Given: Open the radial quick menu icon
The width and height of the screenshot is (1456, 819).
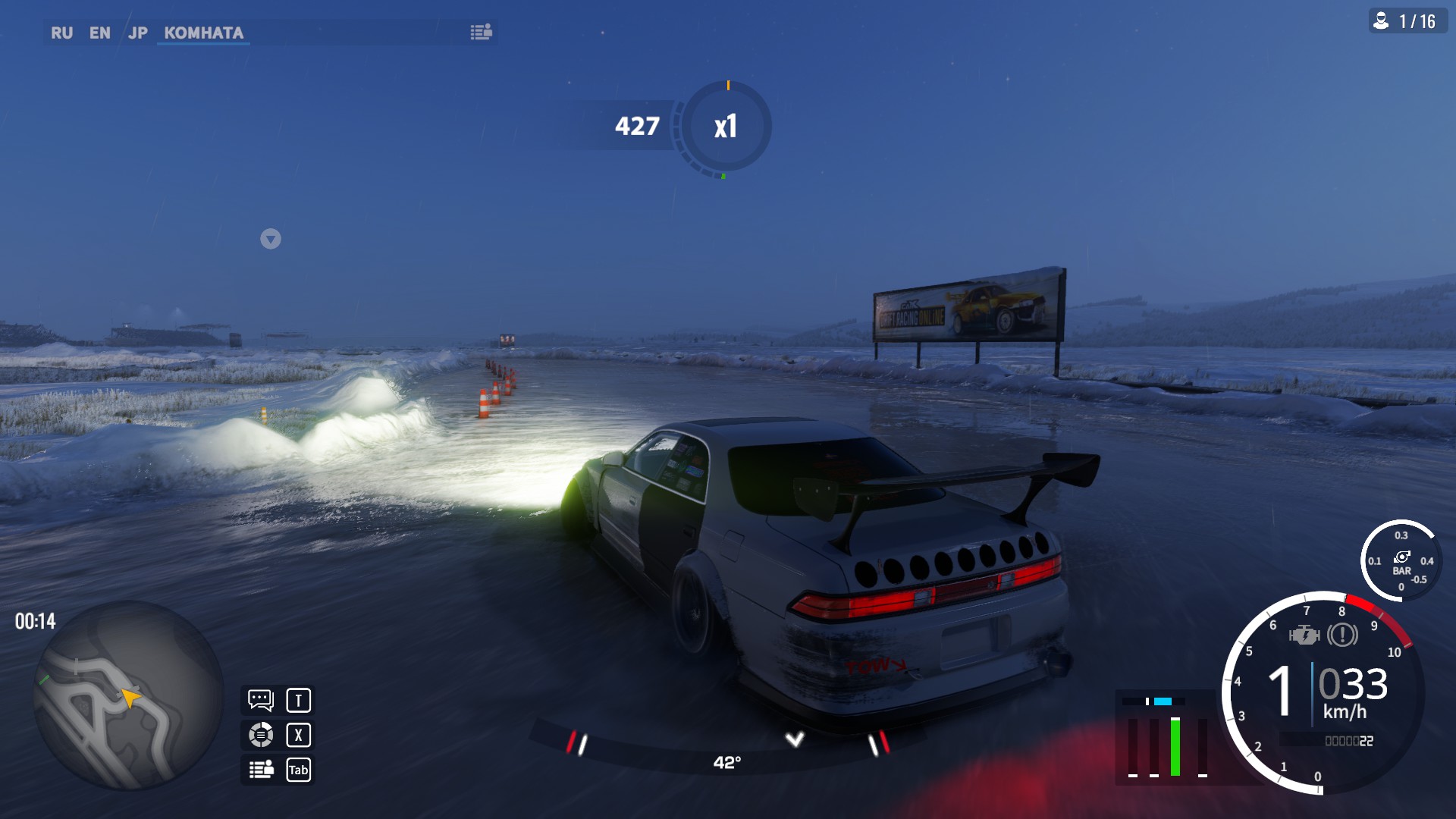Looking at the screenshot, I should tap(261, 735).
